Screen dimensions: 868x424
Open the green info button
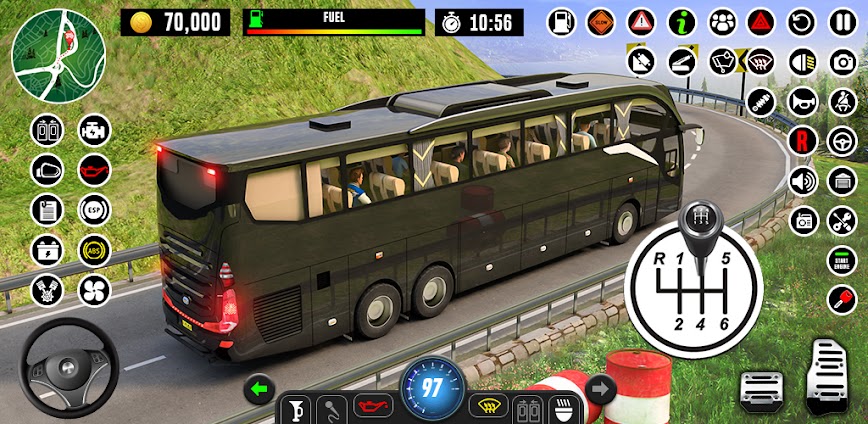point(683,21)
